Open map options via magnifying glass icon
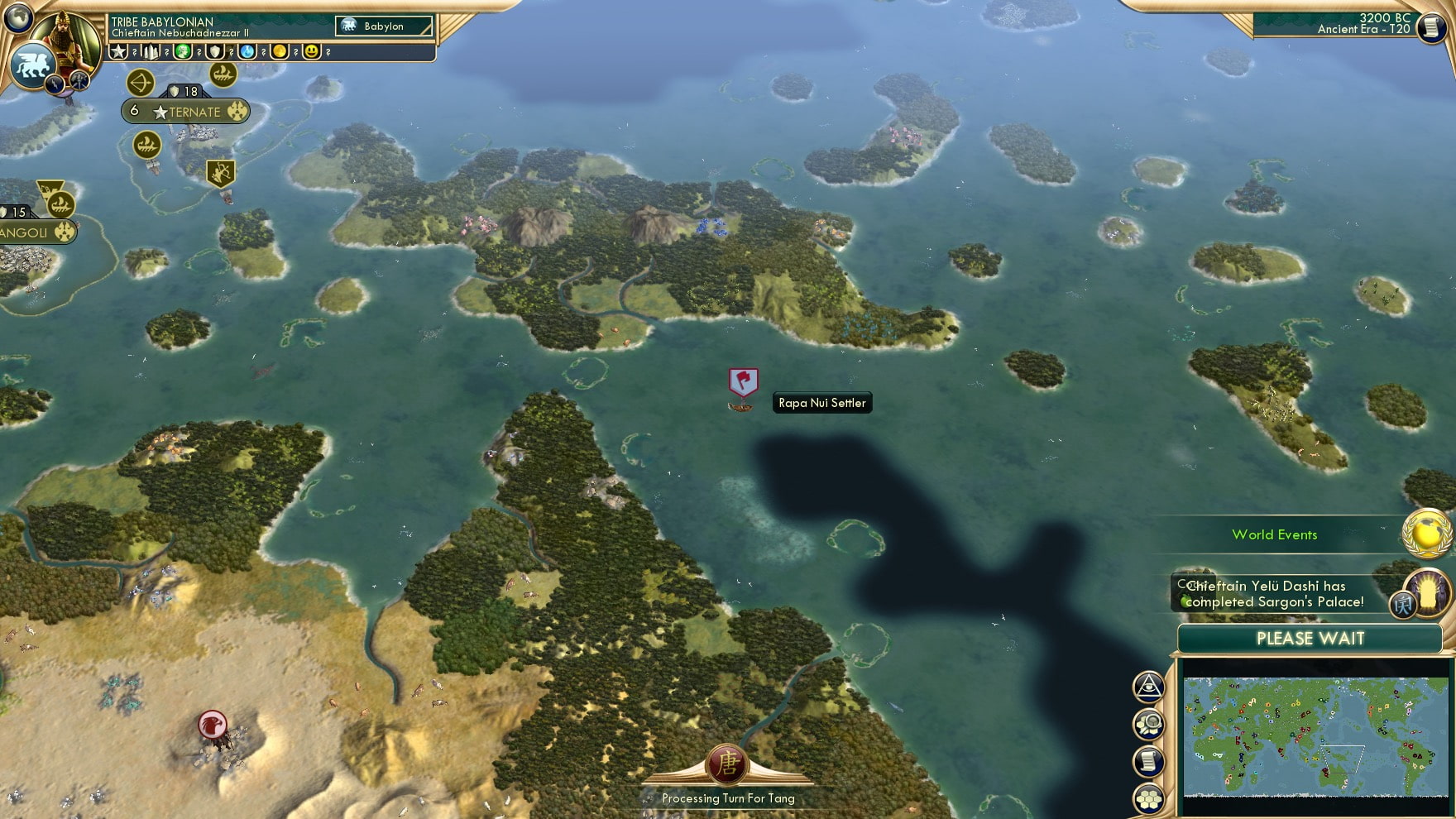 pos(1150,724)
